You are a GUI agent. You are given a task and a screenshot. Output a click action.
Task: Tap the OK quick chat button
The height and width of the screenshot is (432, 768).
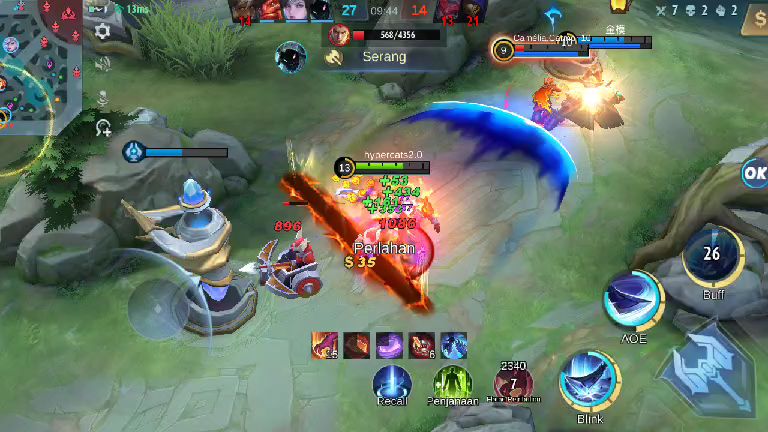click(x=754, y=172)
